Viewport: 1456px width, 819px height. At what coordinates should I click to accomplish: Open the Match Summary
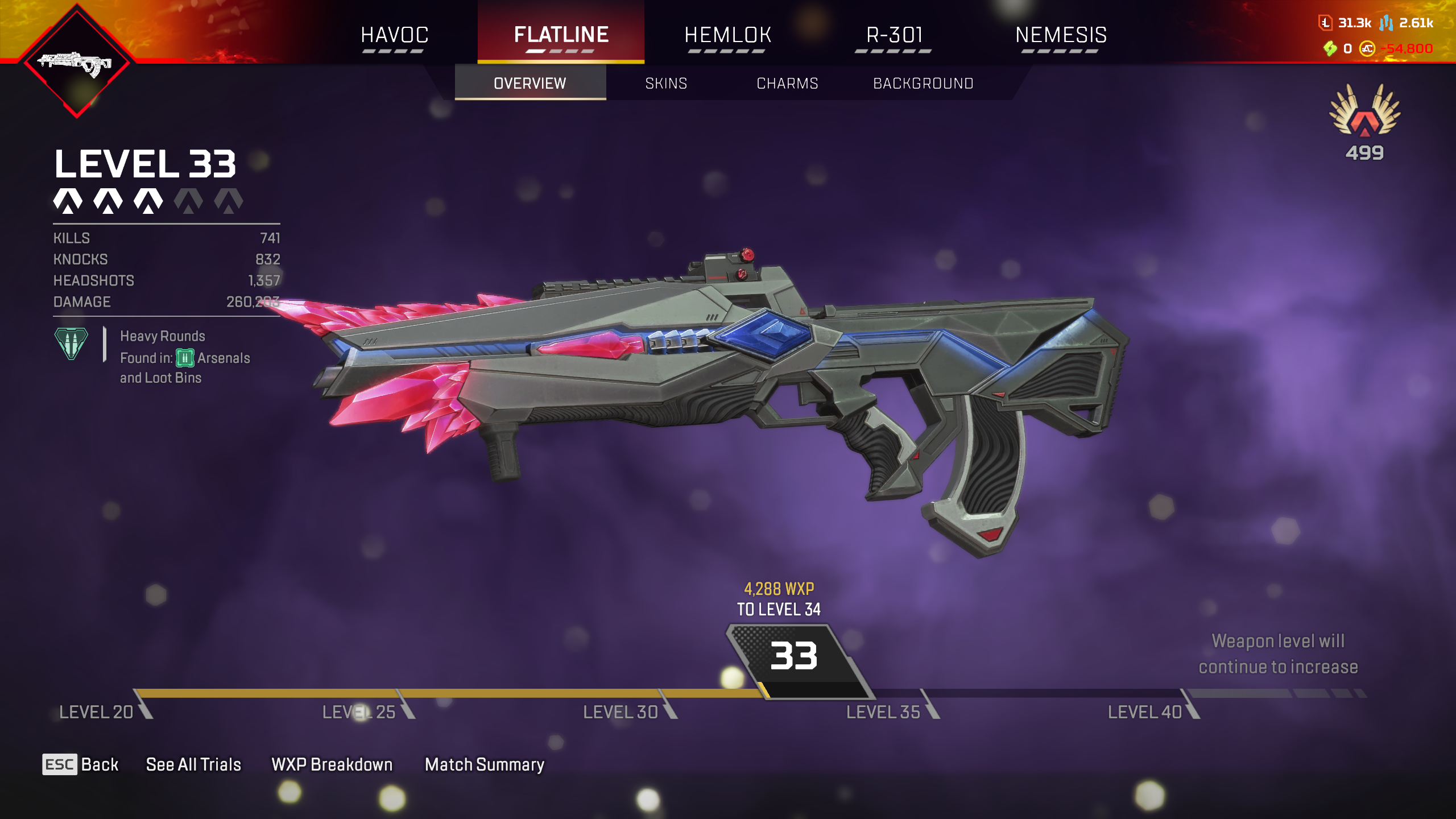coord(485,764)
